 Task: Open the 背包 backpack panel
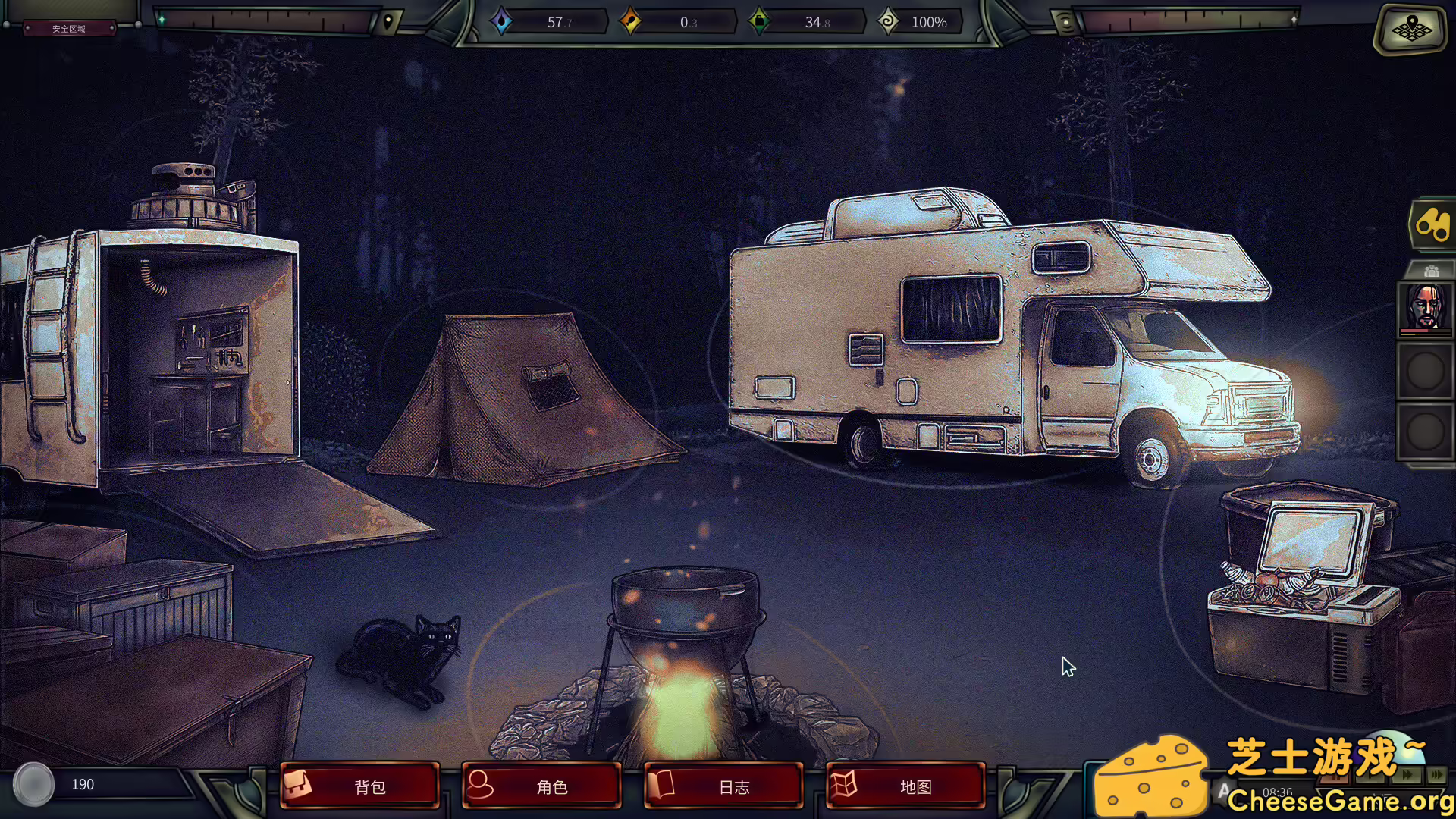point(359,786)
